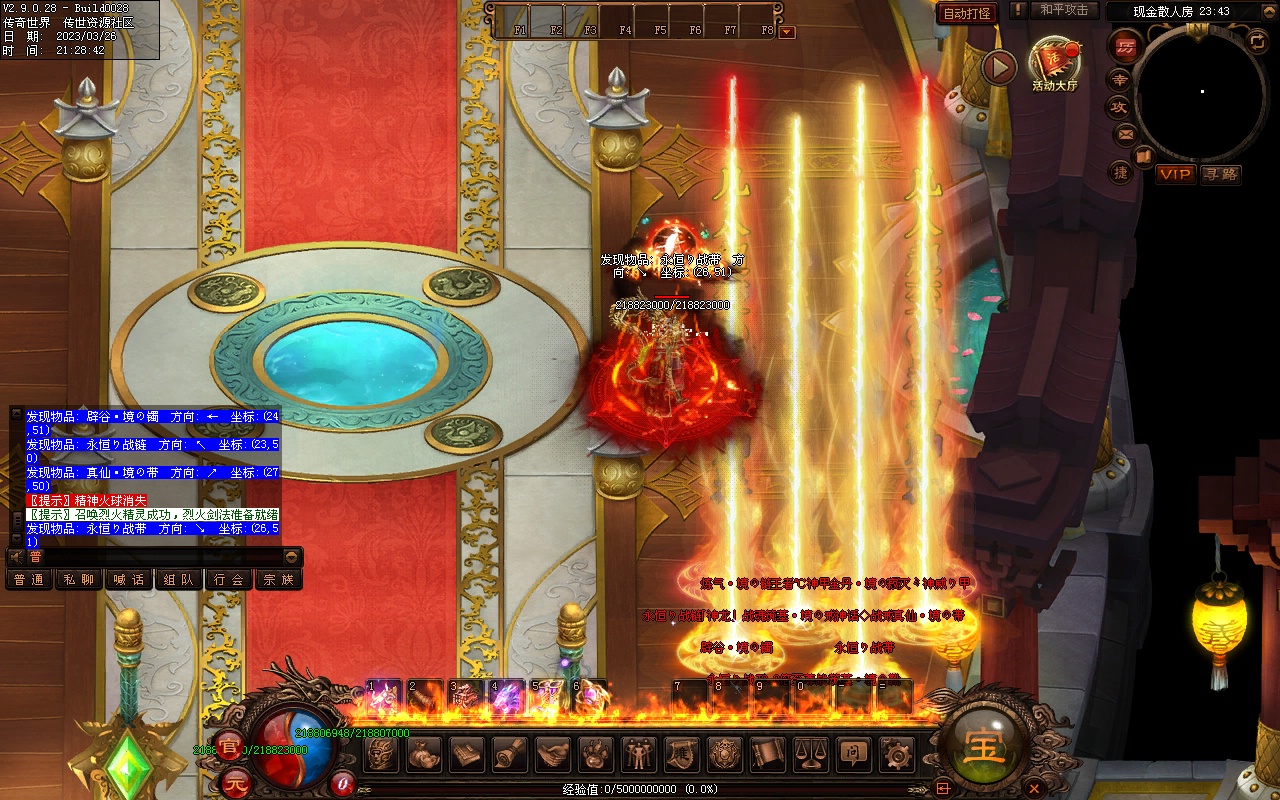Viewport: 1280px width, 800px height.
Task: Click the round play arrow button
Action: pos(998,67)
